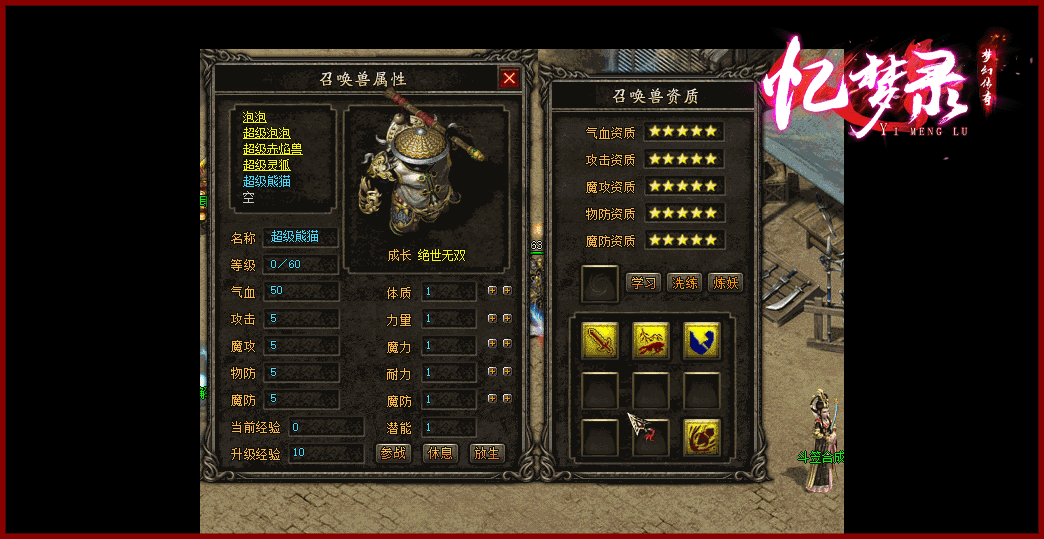The height and width of the screenshot is (539, 1044).
Task: Release the pet with 放生
Action: [486, 452]
